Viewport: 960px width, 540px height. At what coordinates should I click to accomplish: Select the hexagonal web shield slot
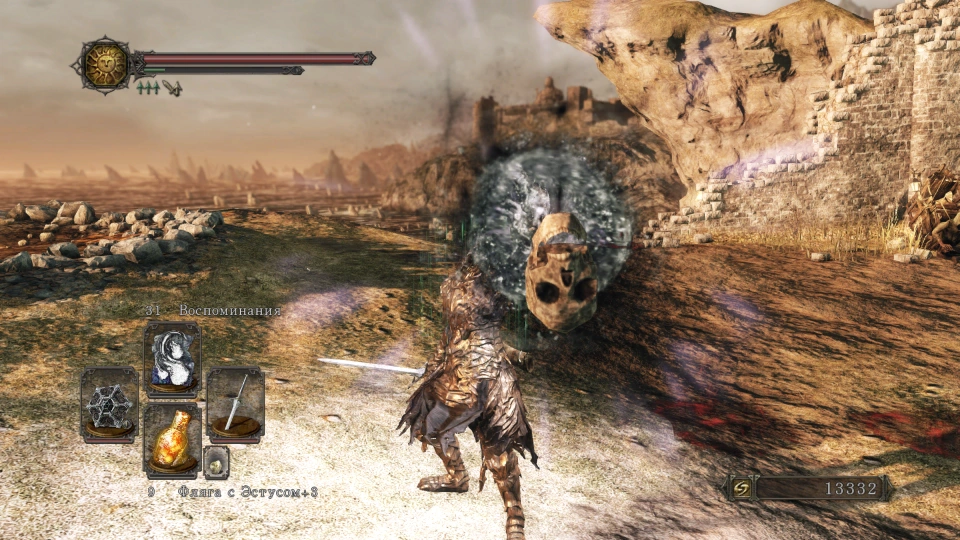click(x=109, y=405)
